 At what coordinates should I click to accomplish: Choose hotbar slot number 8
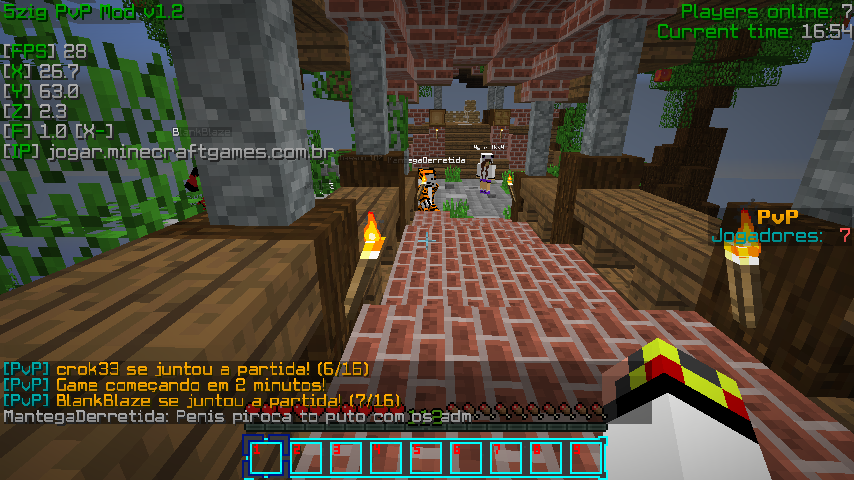click(x=546, y=457)
